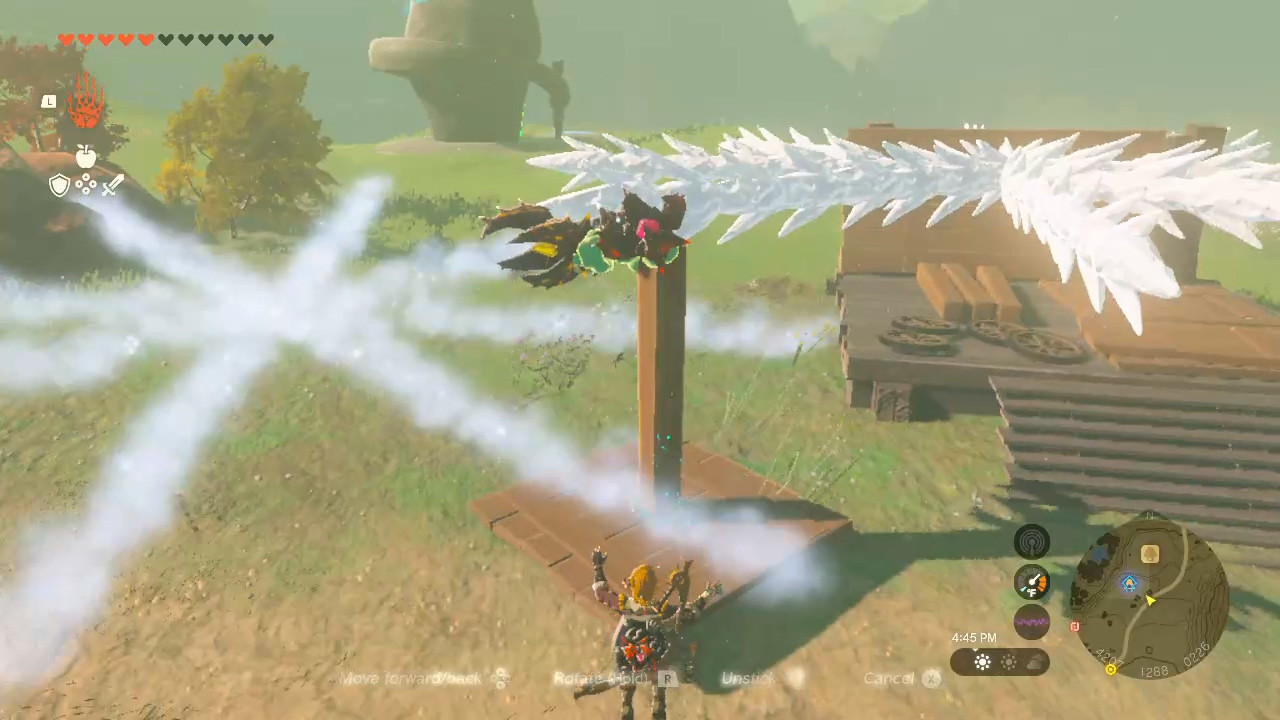This screenshot has height=720, width=1280.
Task: Toggle the second weather forecast slot
Action: tap(1008, 662)
